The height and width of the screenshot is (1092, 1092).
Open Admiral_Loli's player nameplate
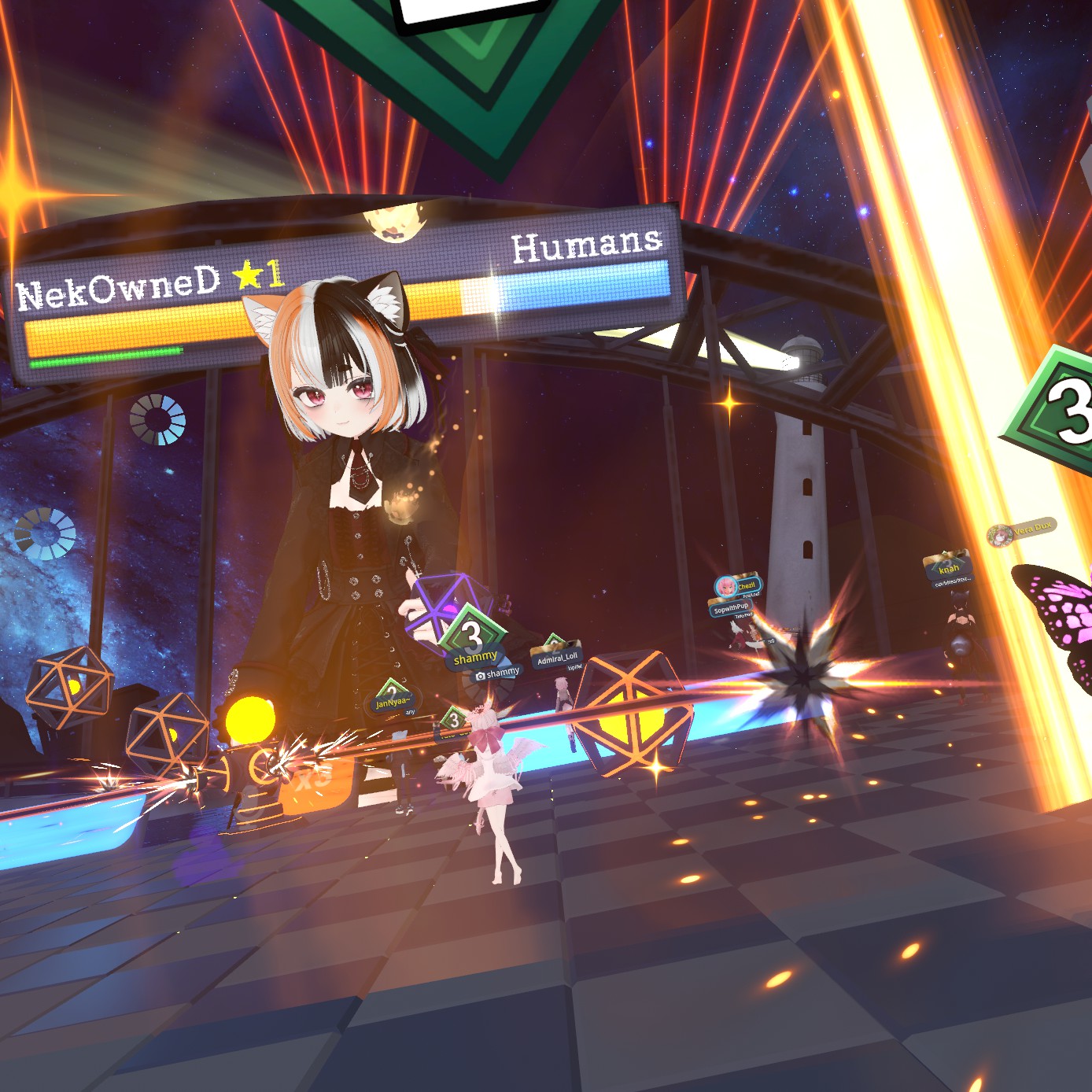(558, 658)
